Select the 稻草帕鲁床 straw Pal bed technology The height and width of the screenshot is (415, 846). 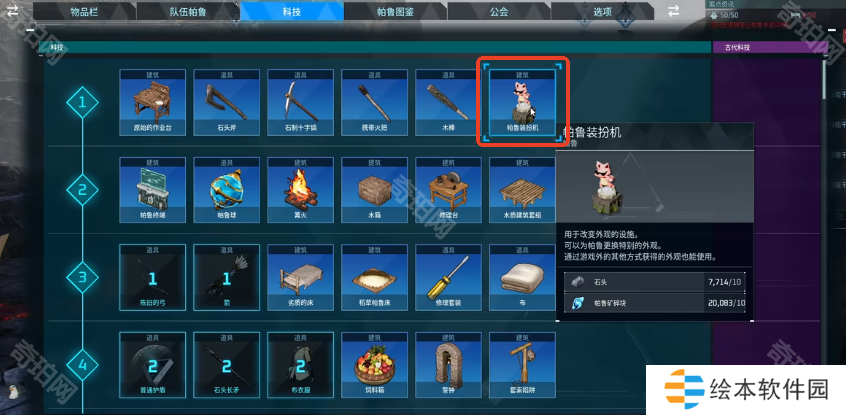point(375,277)
